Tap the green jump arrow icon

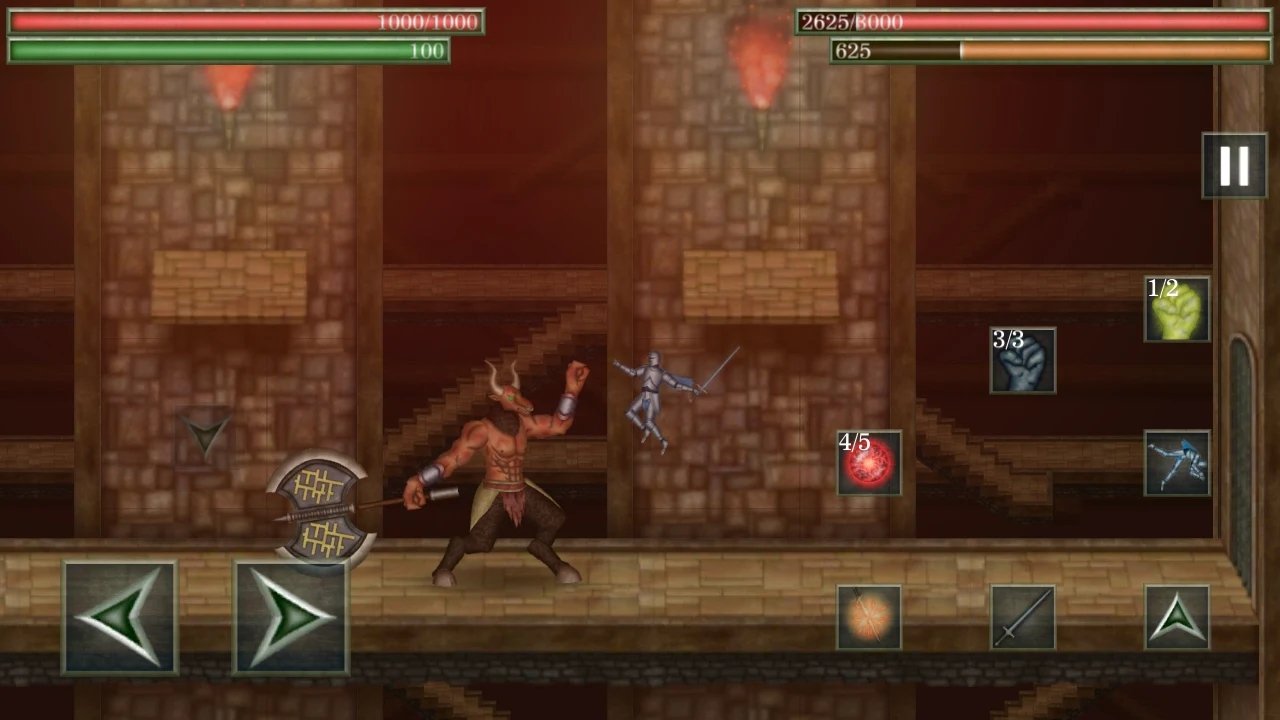1178,615
